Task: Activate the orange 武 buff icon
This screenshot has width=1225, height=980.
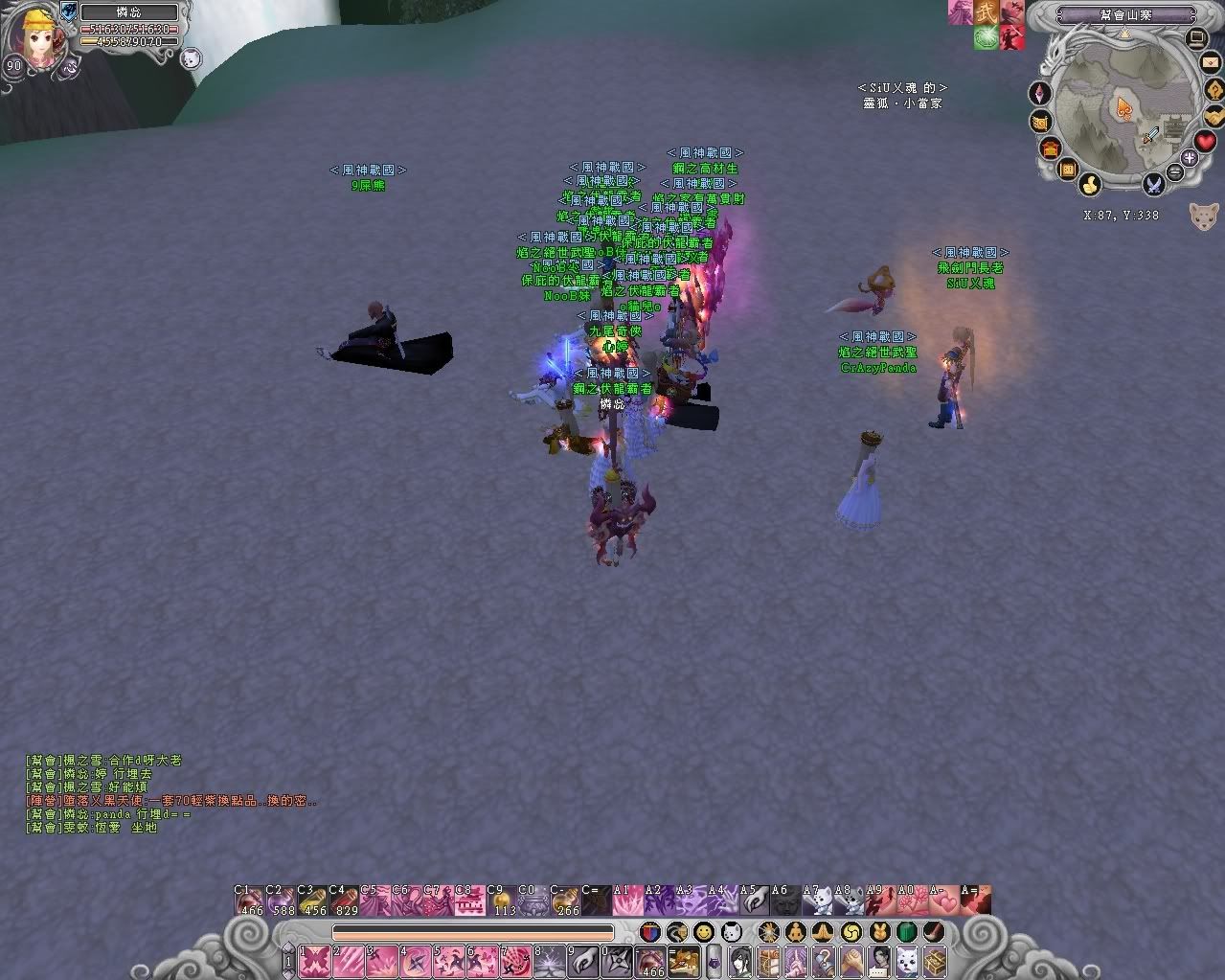Action: point(987,12)
